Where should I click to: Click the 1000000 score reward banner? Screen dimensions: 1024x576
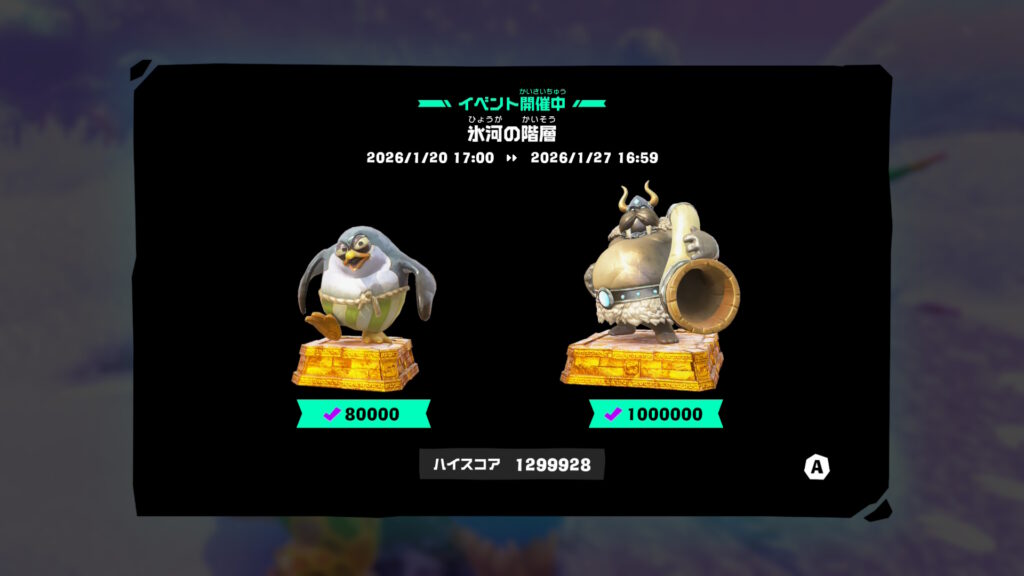point(656,413)
